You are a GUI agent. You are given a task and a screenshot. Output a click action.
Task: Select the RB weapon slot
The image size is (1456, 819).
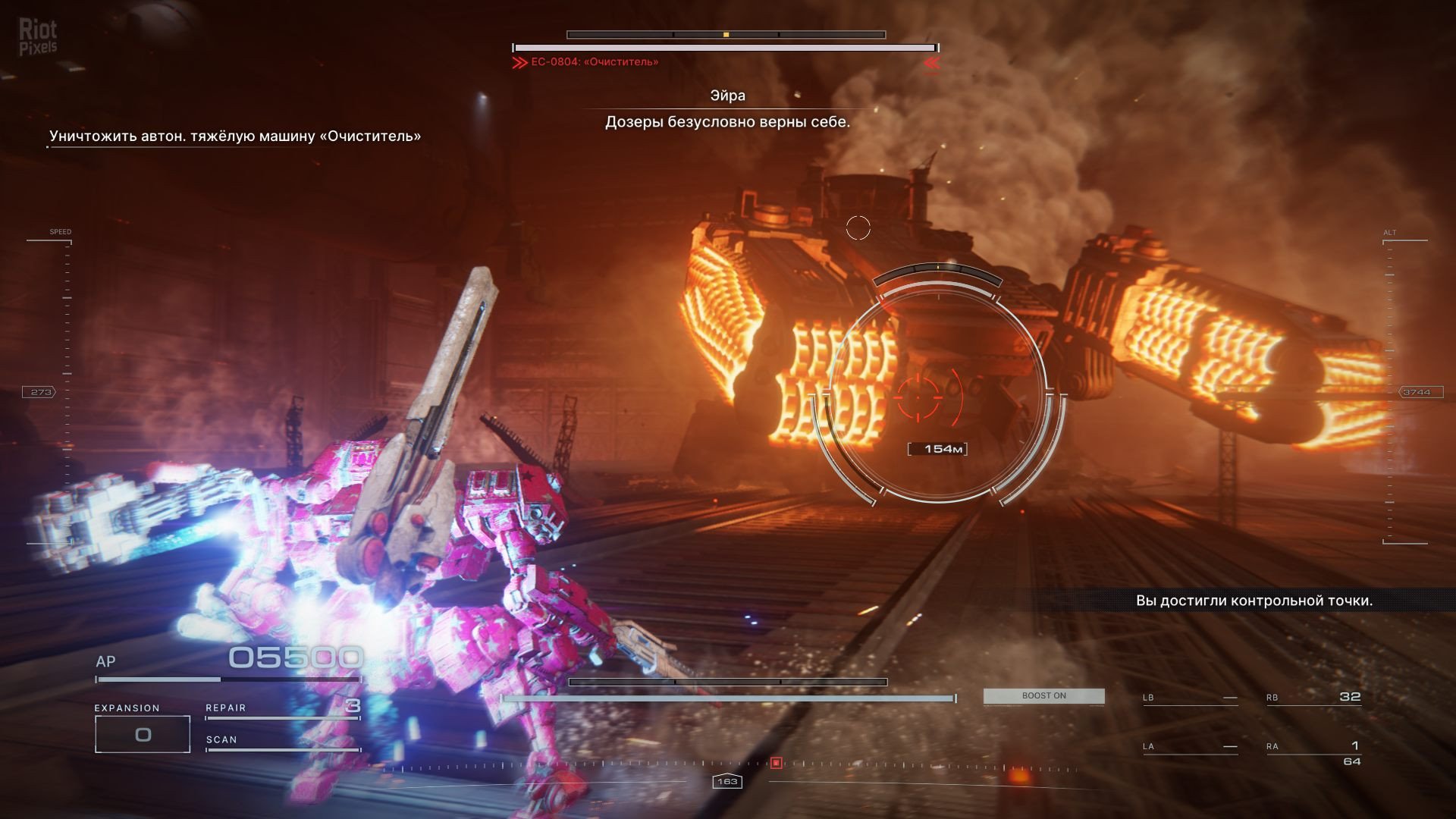coord(1313,698)
